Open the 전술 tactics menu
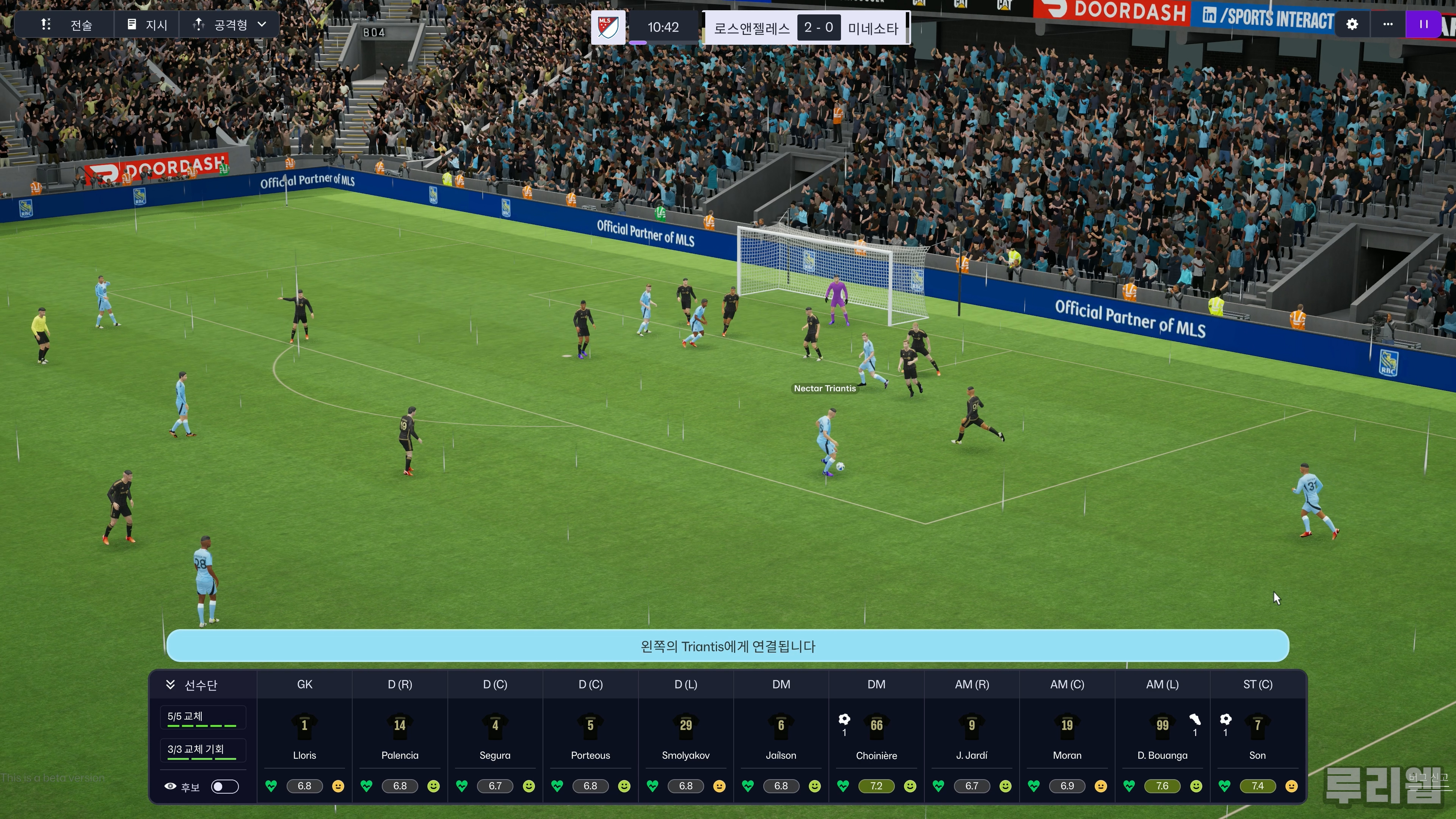The height and width of the screenshot is (819, 1456). 66,25
